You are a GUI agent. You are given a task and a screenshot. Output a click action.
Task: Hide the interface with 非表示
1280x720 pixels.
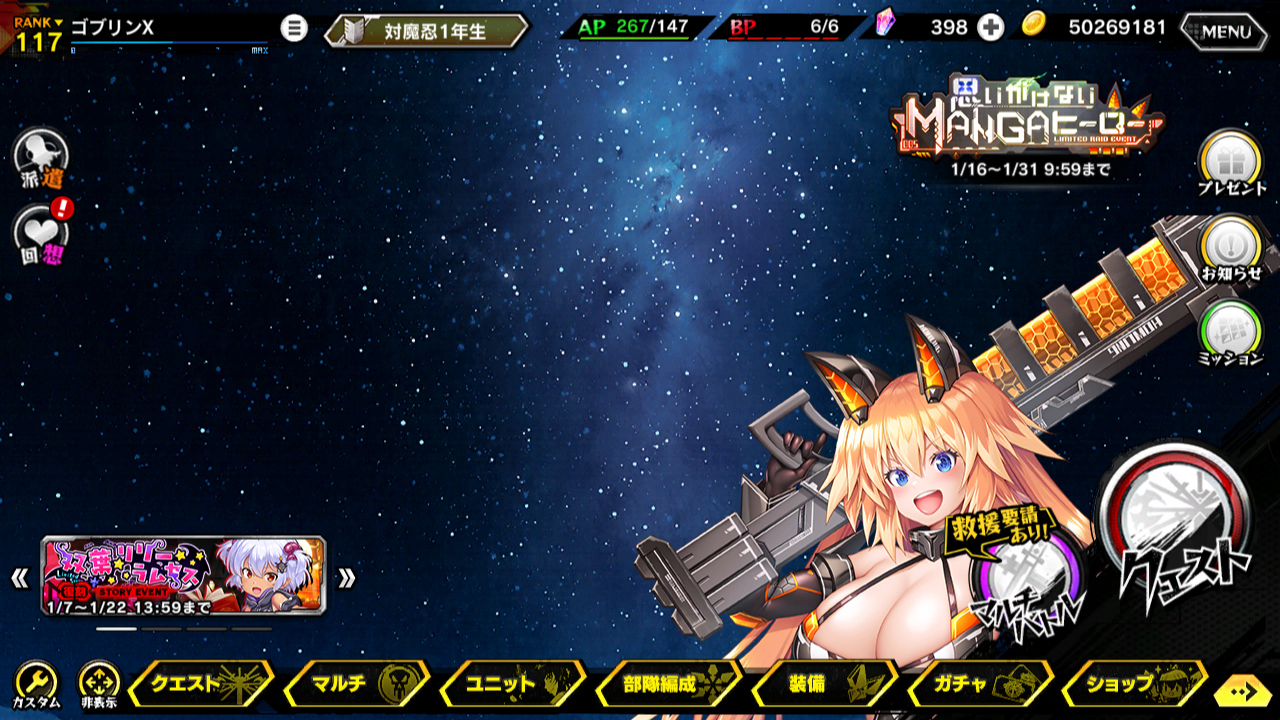click(x=99, y=685)
